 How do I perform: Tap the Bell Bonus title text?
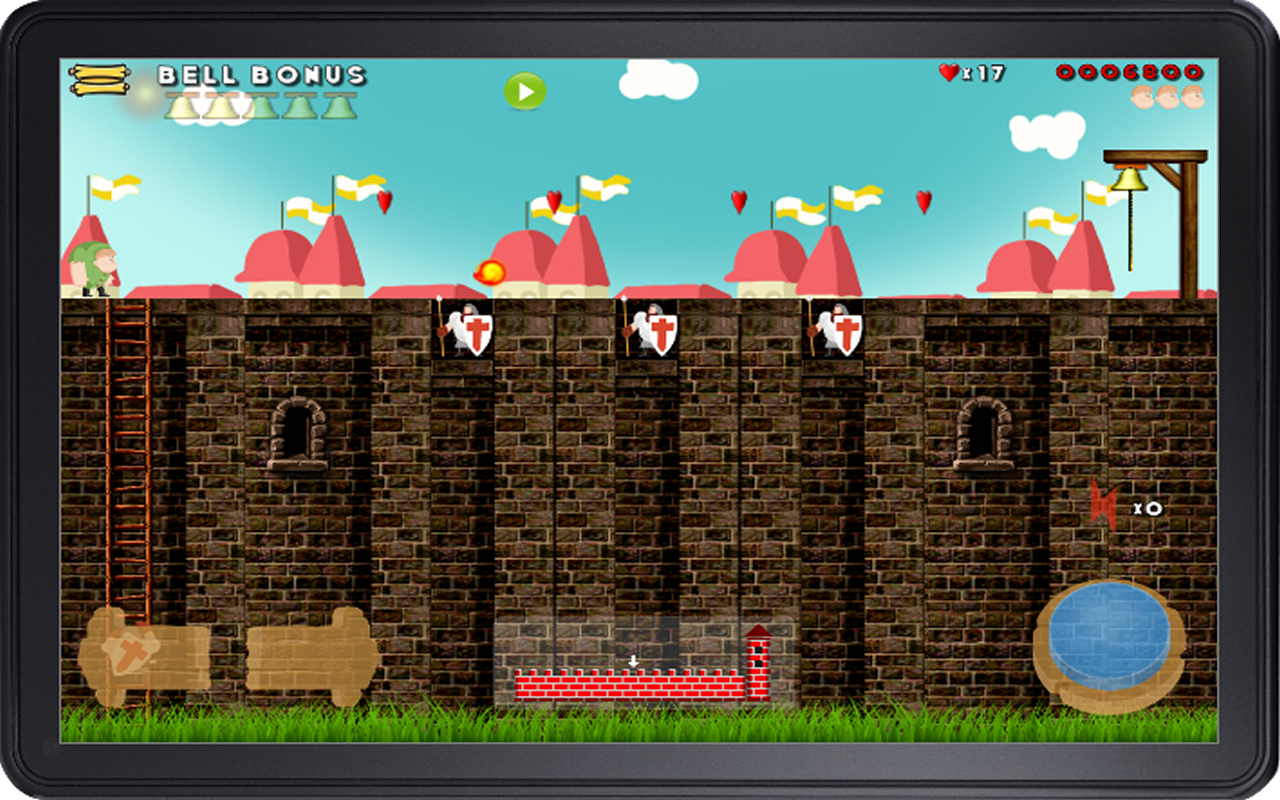262,72
